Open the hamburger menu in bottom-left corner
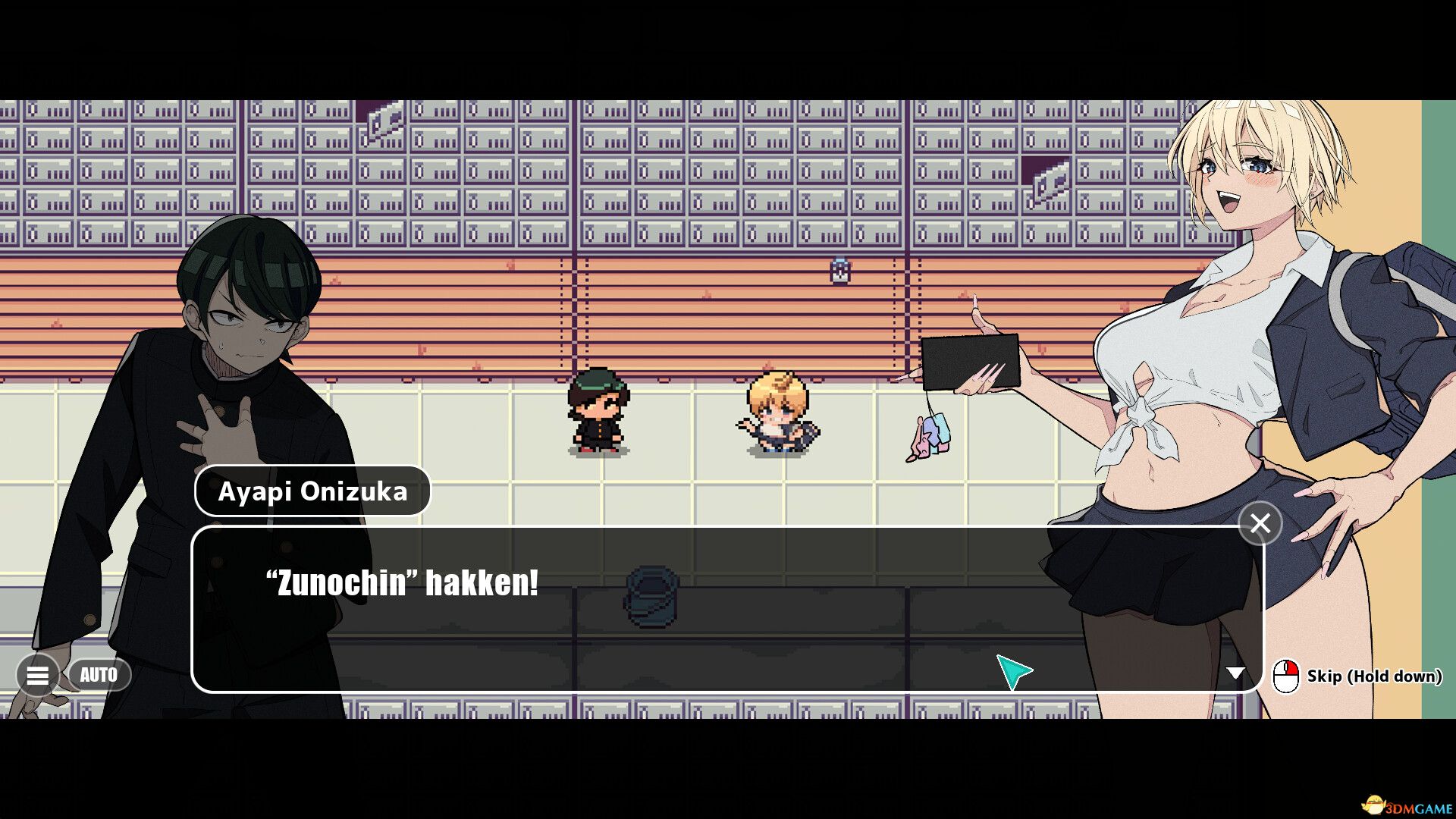1456x819 pixels. pos(39,674)
